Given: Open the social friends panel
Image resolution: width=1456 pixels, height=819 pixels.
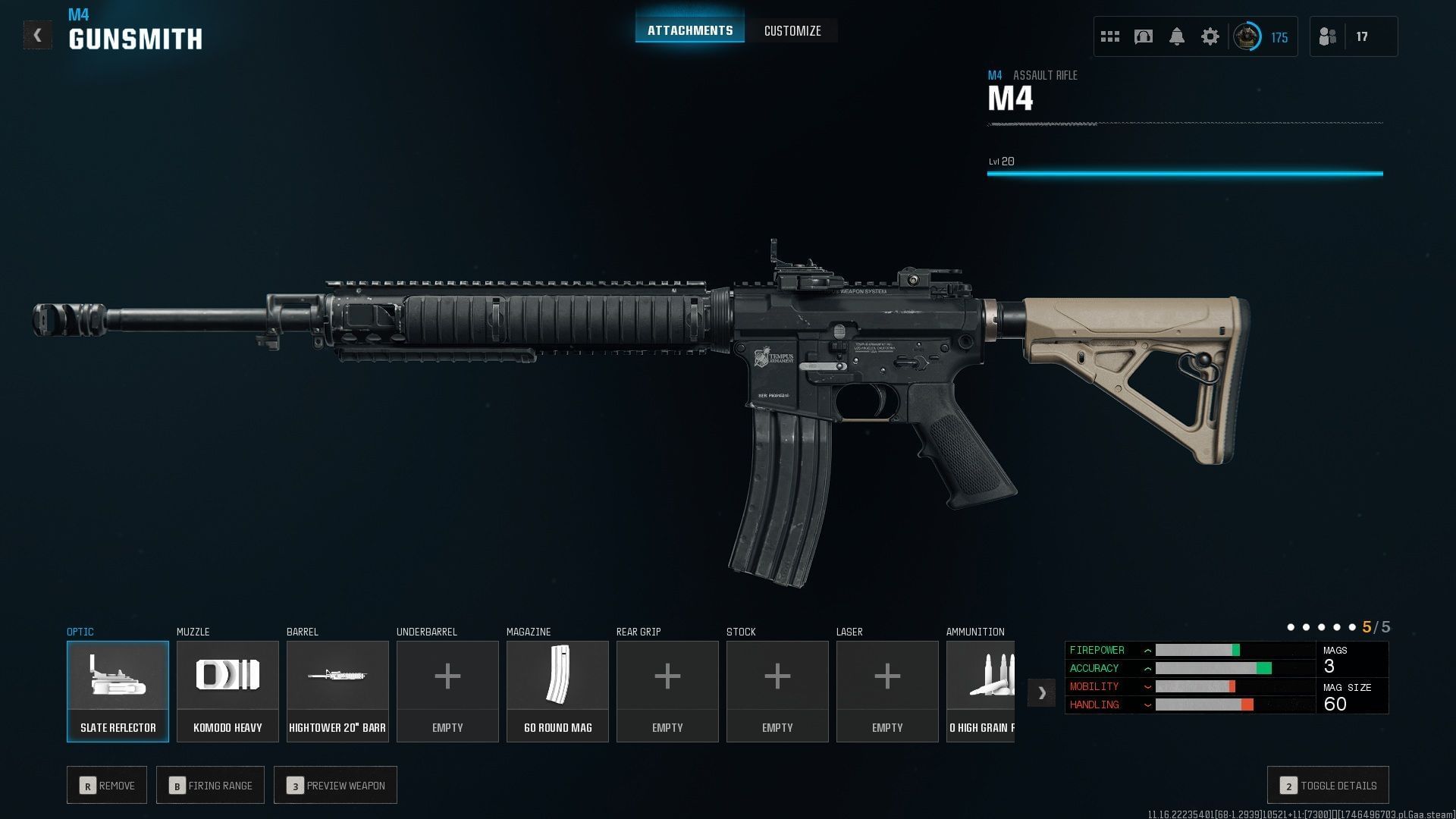Looking at the screenshot, I should (1328, 36).
